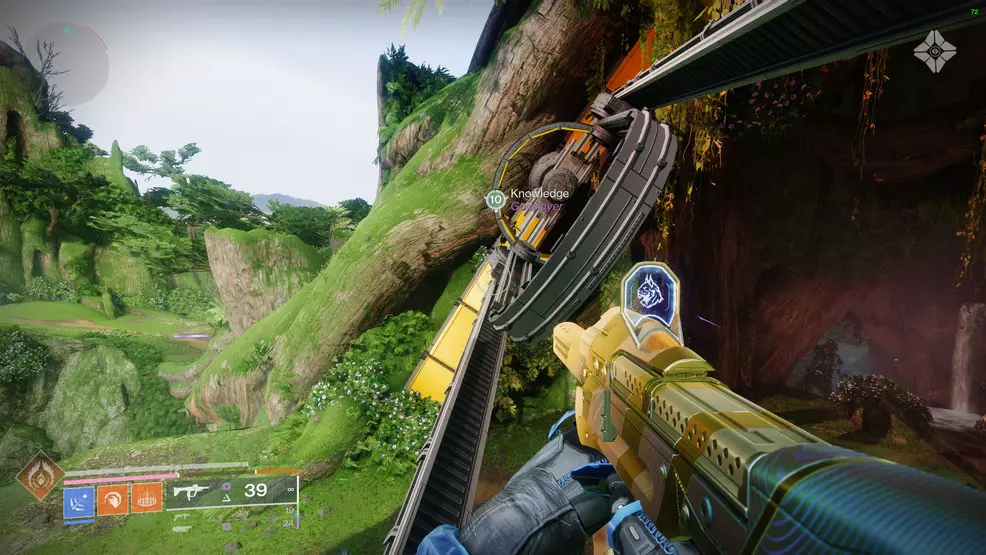Use the orange fist melee ability
The width and height of the screenshot is (986, 555).
113,498
